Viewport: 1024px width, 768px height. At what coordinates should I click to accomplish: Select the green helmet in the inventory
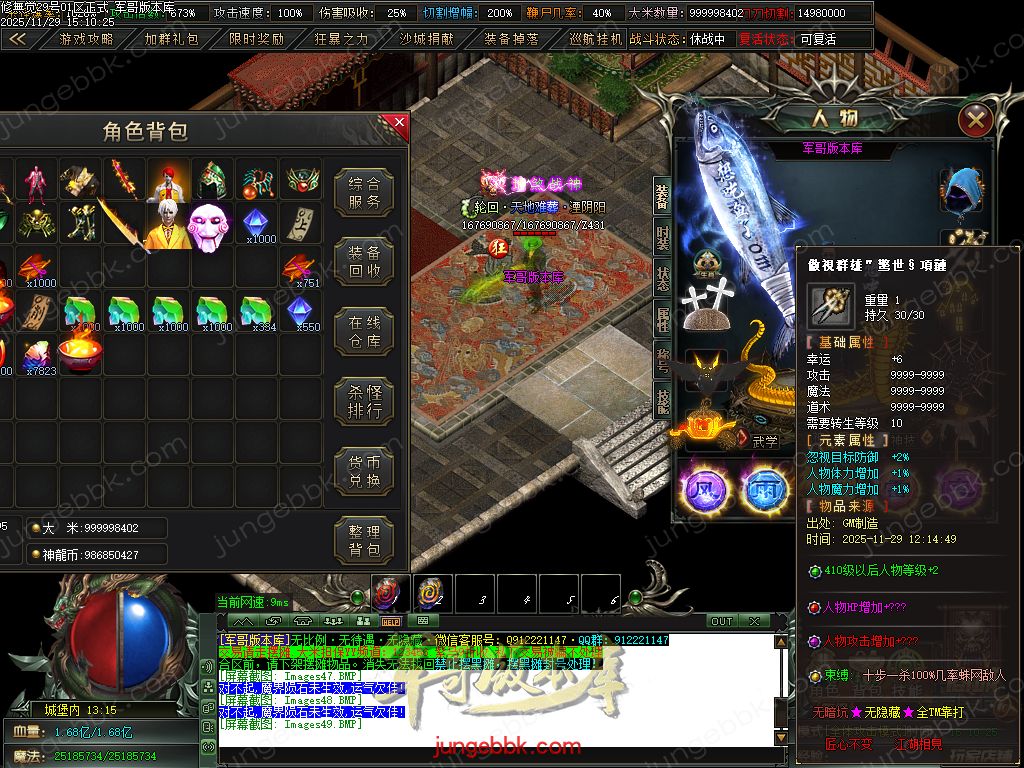pos(211,181)
